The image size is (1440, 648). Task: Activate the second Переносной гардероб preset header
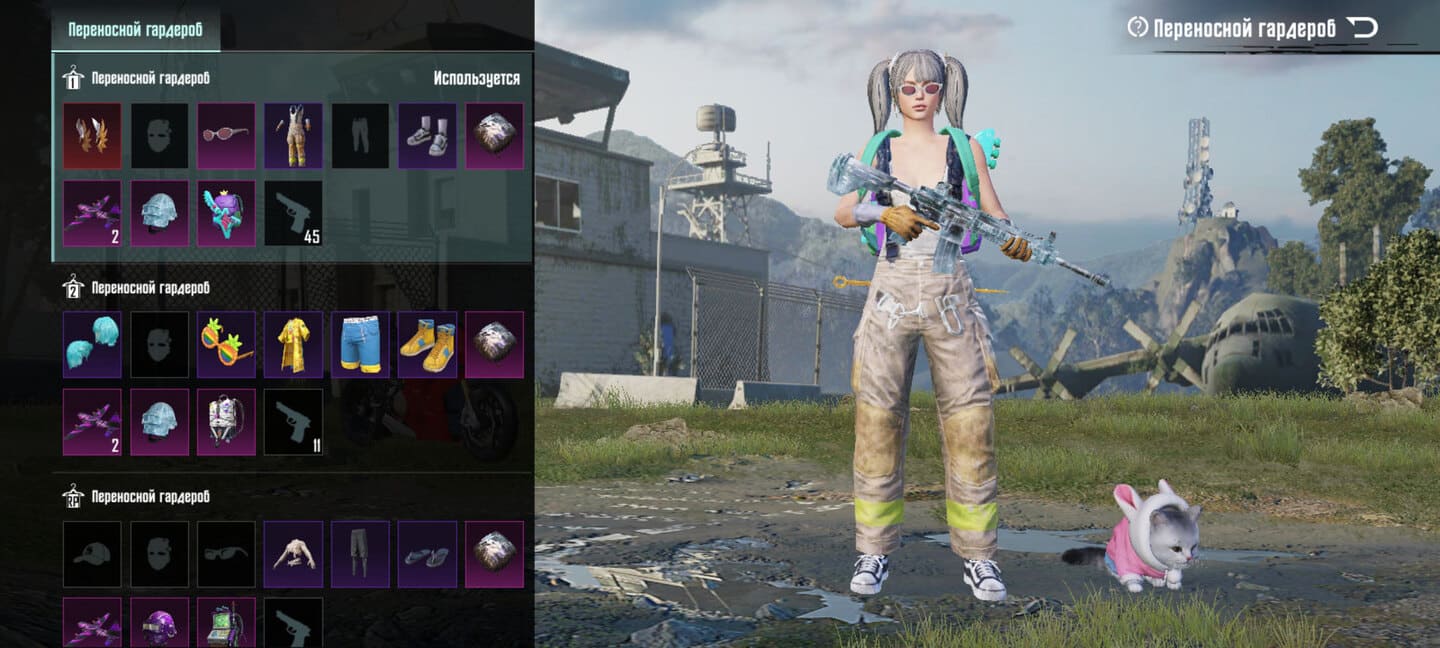(x=150, y=288)
